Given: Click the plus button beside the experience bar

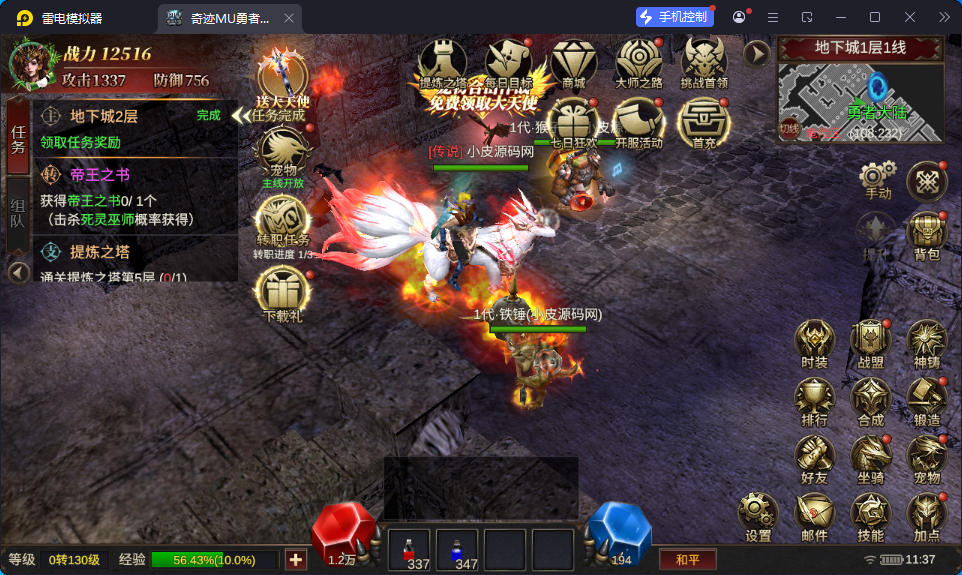Looking at the screenshot, I should click(295, 559).
